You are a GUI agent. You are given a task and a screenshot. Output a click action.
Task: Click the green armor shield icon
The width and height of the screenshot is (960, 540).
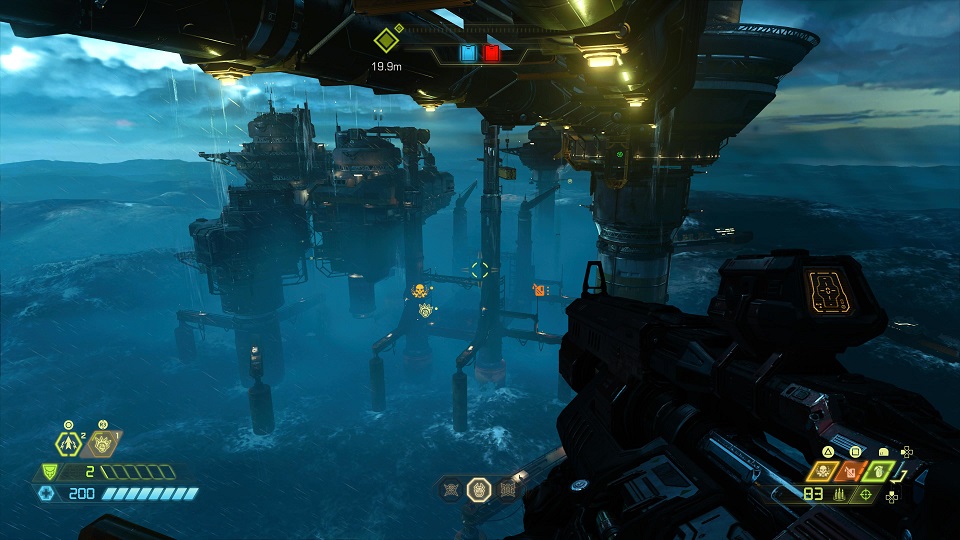tap(48, 472)
